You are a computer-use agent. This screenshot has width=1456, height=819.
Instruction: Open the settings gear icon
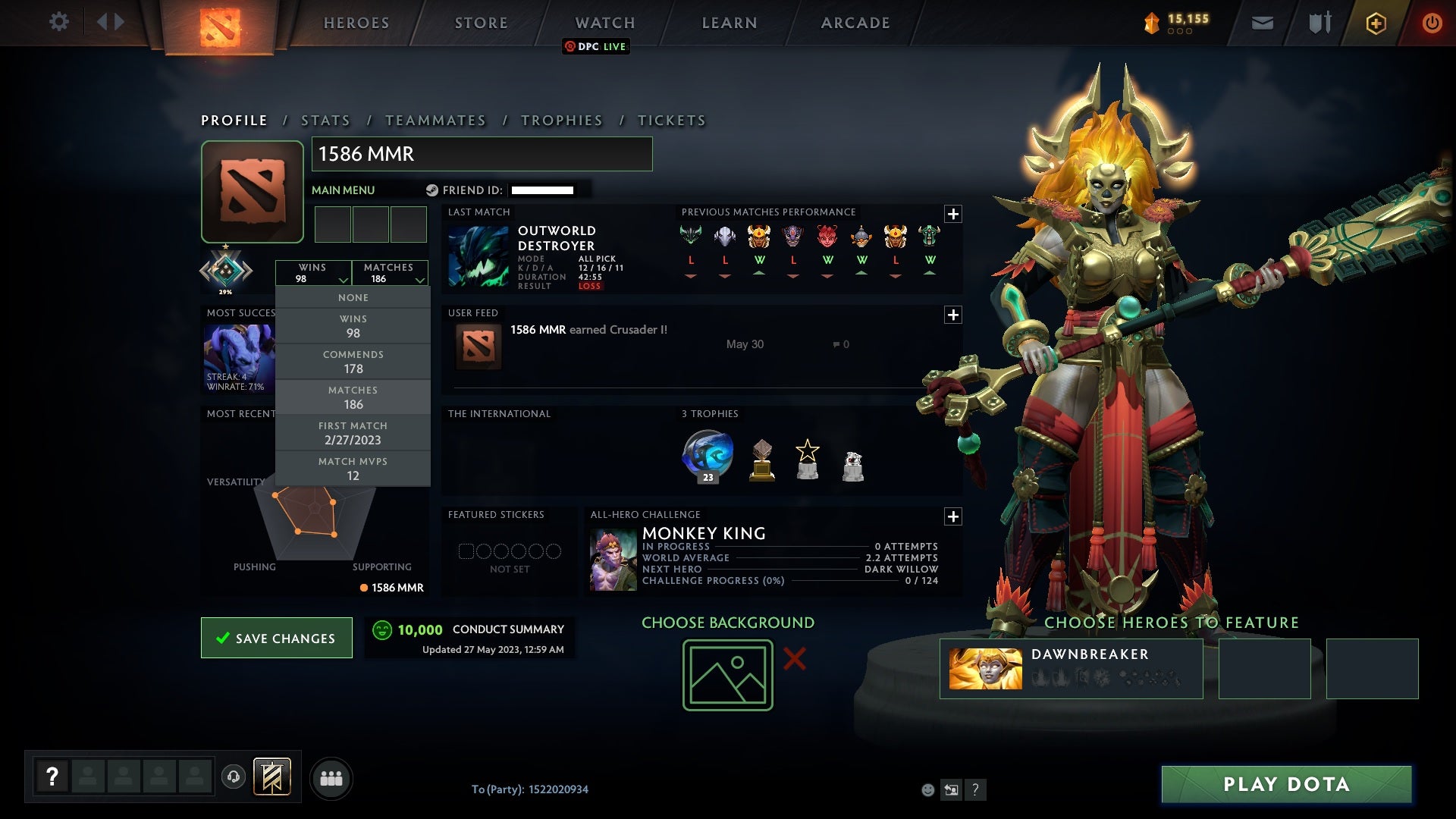click(59, 22)
